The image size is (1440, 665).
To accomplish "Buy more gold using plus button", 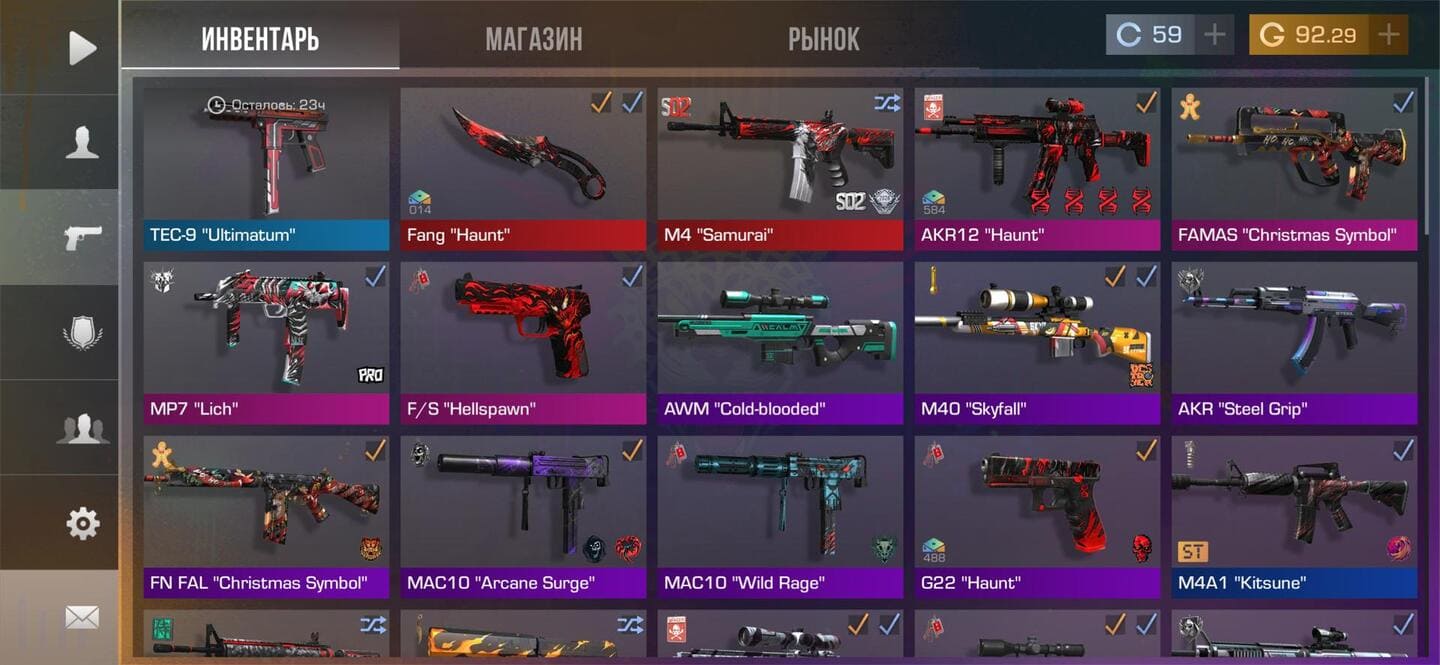I will point(1388,35).
